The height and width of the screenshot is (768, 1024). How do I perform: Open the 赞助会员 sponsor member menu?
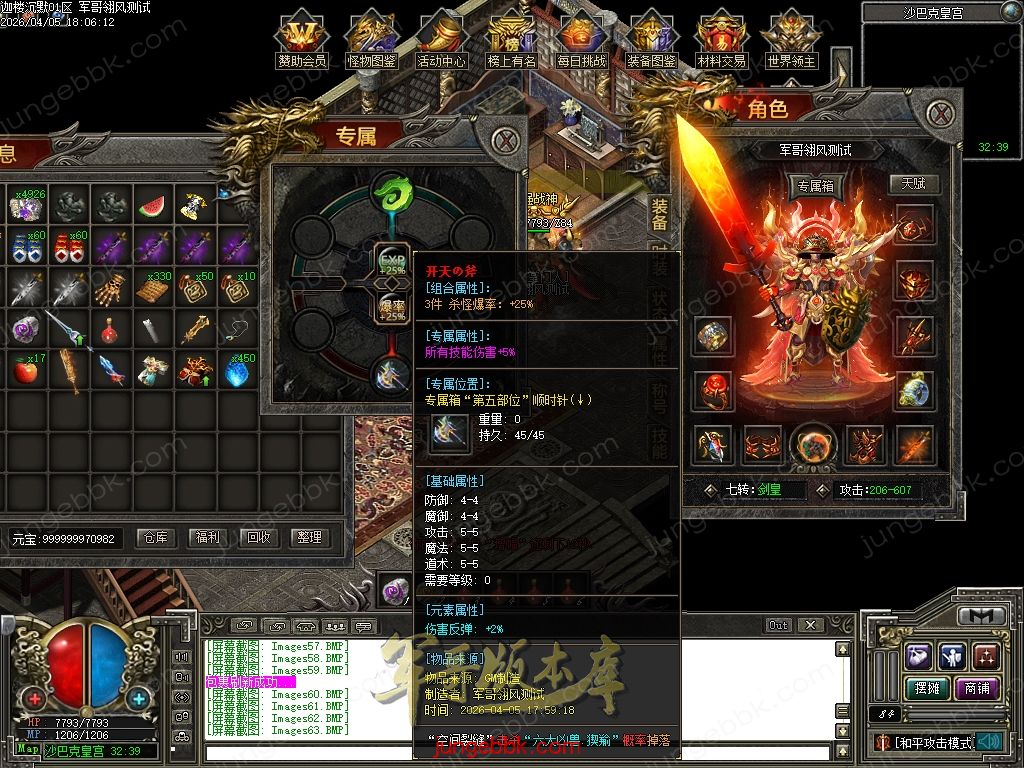(301, 40)
